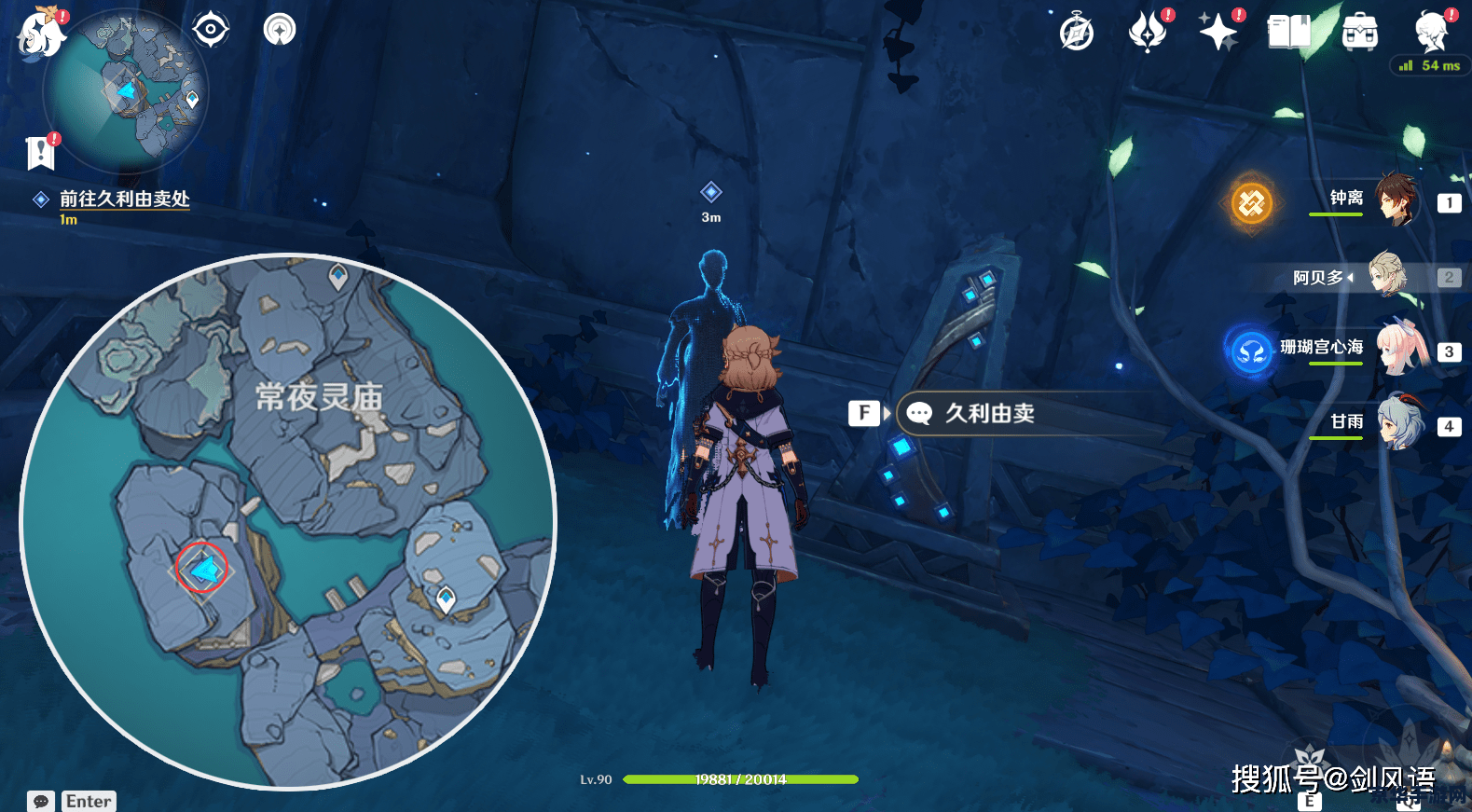Image resolution: width=1472 pixels, height=812 pixels.
Task: Switch to party member 甘雨
Action: tap(1398, 423)
